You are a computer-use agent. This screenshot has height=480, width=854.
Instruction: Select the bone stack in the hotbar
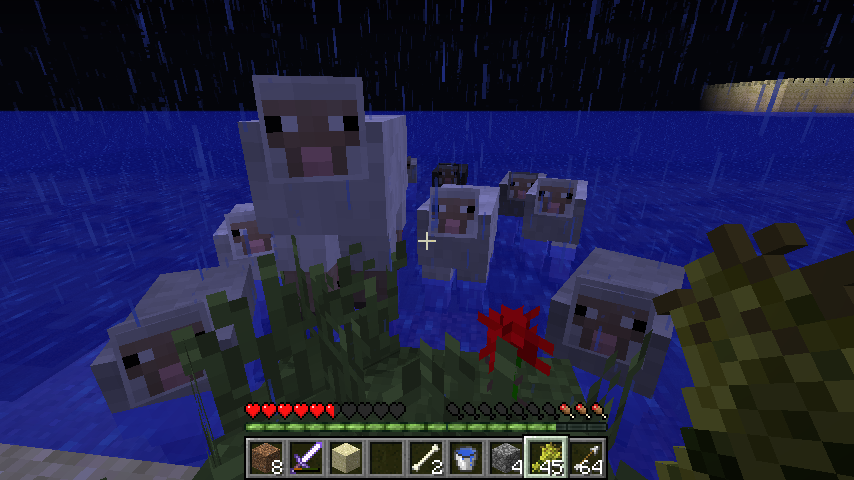point(426,457)
